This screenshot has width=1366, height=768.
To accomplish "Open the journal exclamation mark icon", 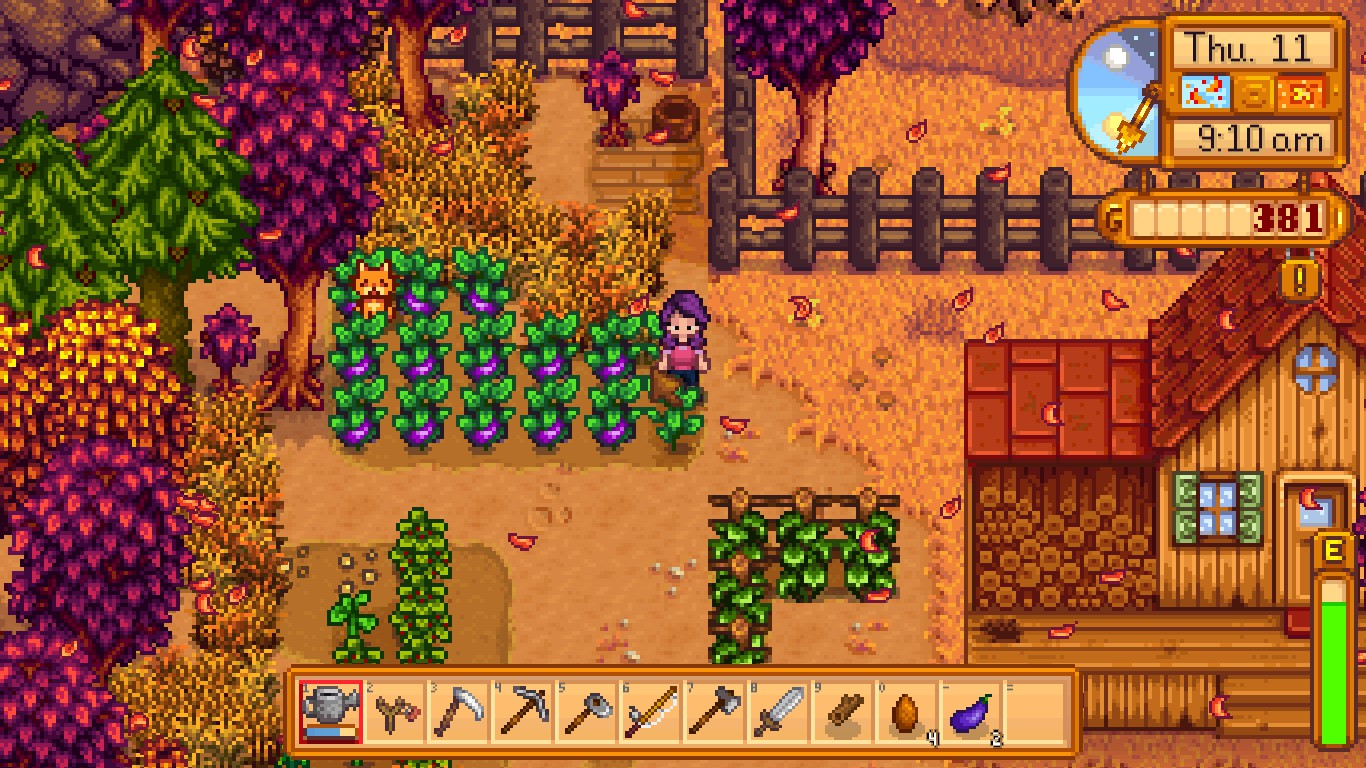I will tap(1299, 279).
